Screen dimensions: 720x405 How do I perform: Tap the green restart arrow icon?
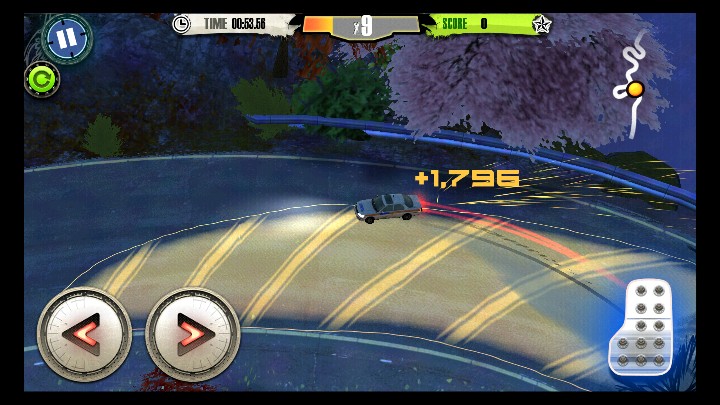click(x=41, y=77)
